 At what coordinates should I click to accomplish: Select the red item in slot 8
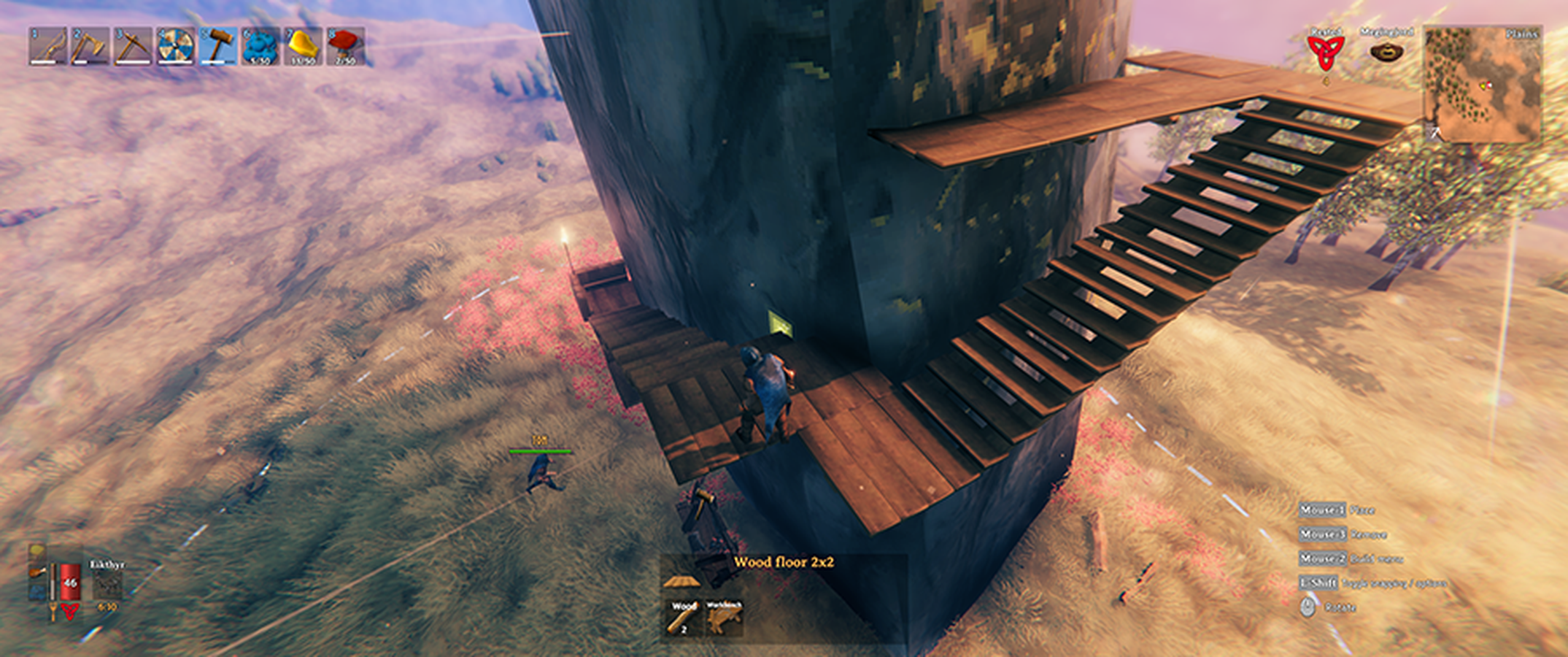click(x=346, y=46)
